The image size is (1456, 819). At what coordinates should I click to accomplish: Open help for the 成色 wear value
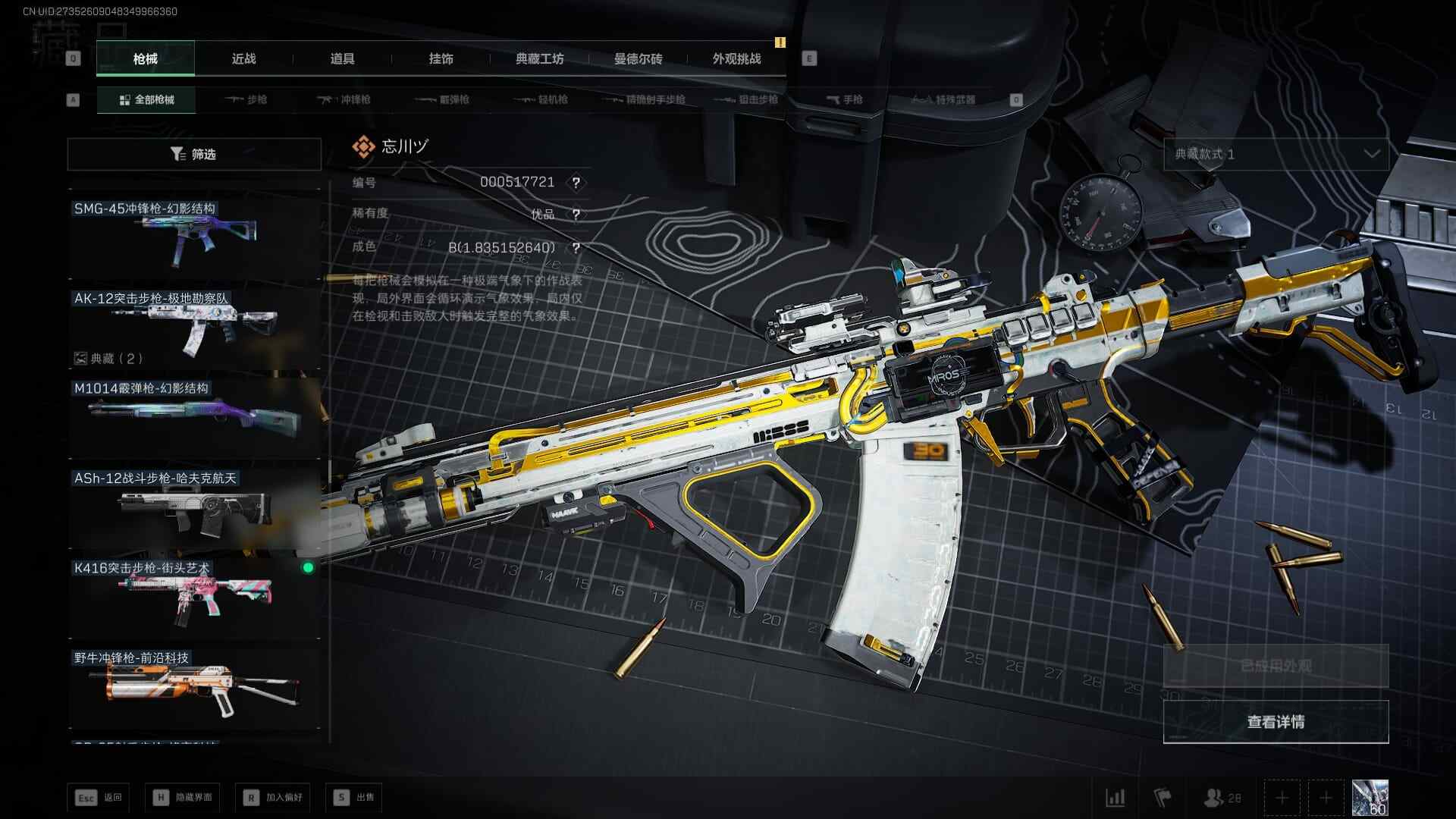576,248
